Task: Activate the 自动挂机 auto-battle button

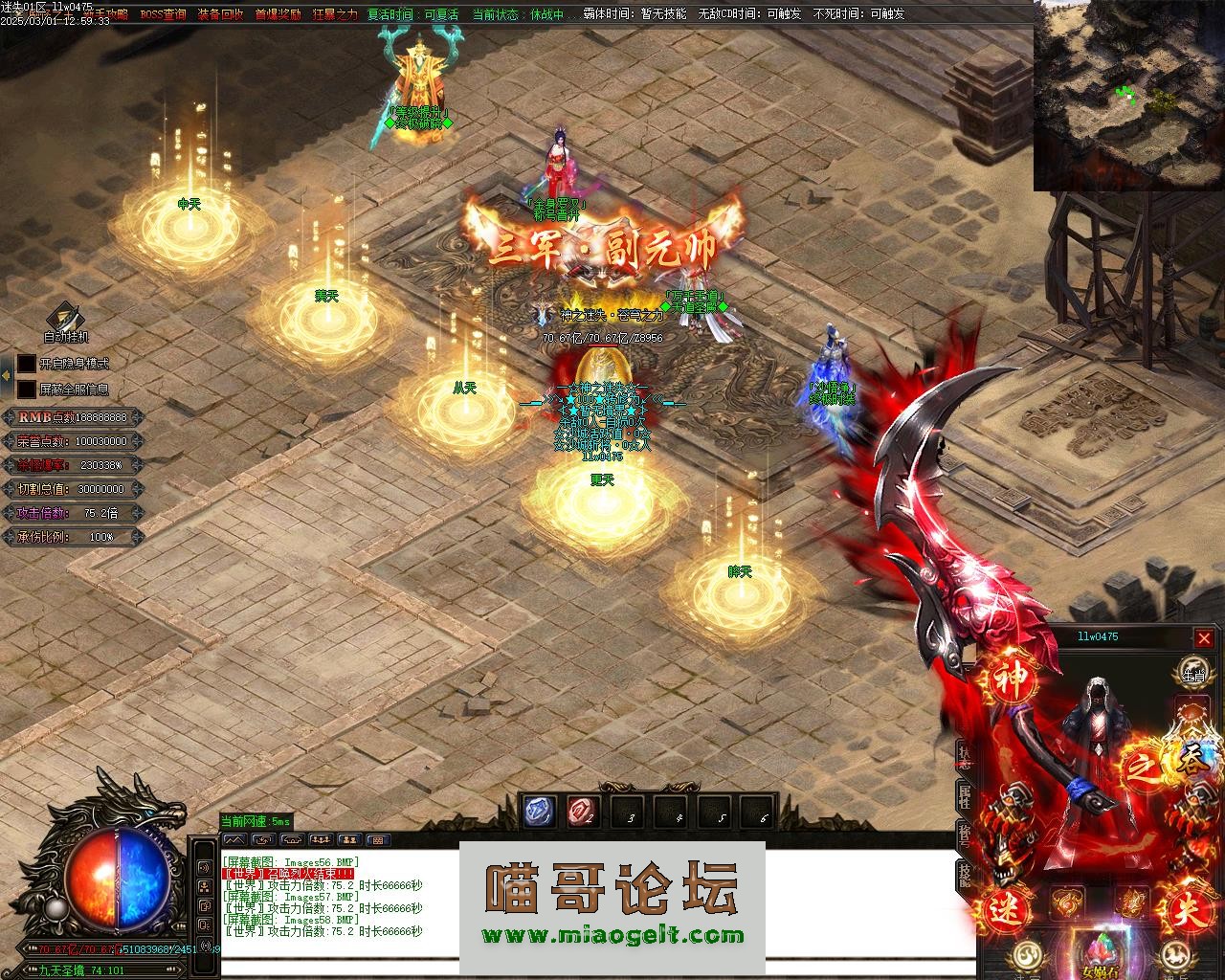Action: click(65, 323)
